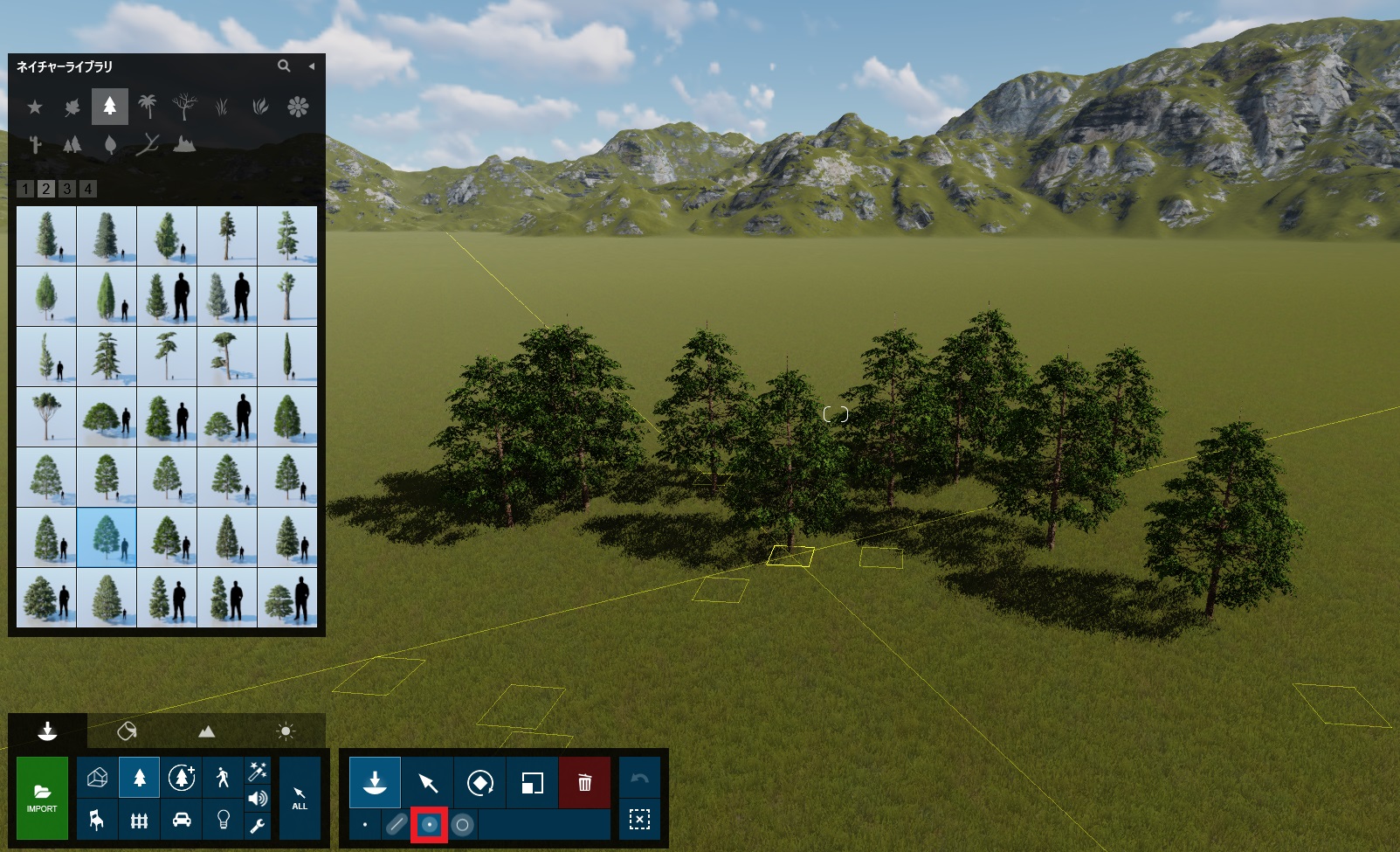Viewport: 1400px width, 852px height.
Task: Collapse the nature library panel arrow
Action: point(311,66)
